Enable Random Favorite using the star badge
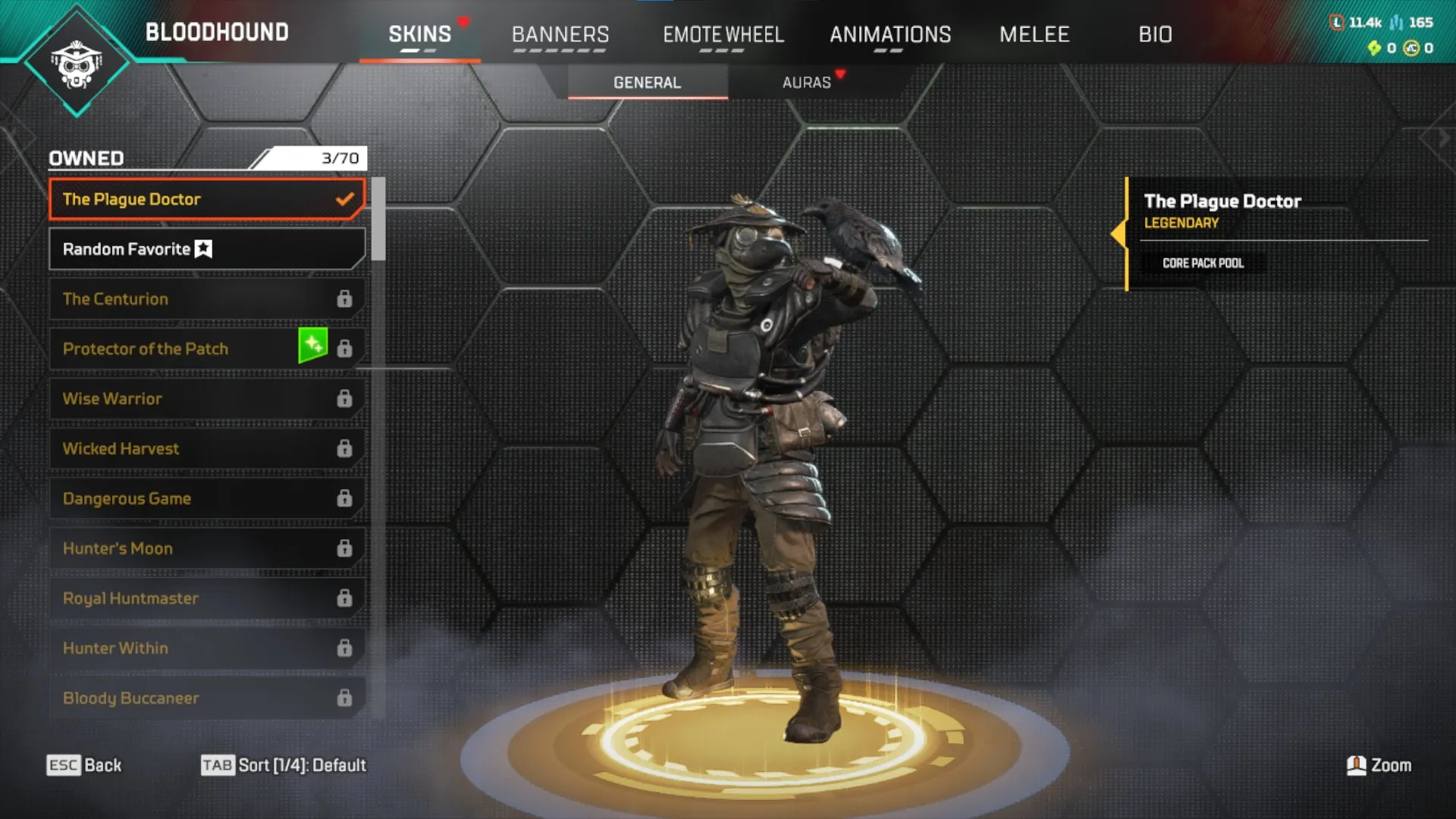This screenshot has height=819, width=1456. pyautogui.click(x=202, y=248)
